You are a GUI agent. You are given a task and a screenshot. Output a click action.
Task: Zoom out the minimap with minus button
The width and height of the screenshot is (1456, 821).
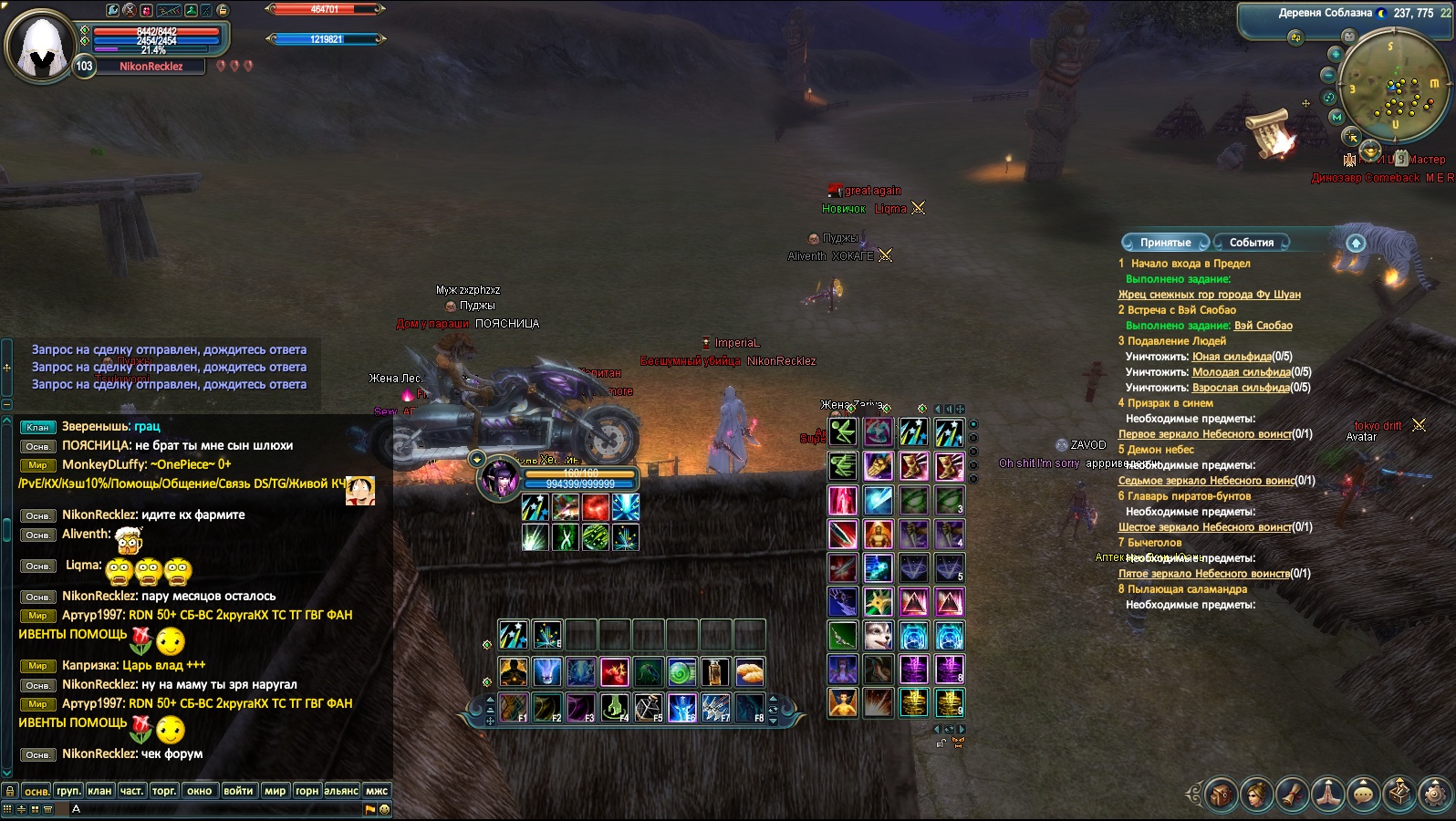coord(1329,75)
